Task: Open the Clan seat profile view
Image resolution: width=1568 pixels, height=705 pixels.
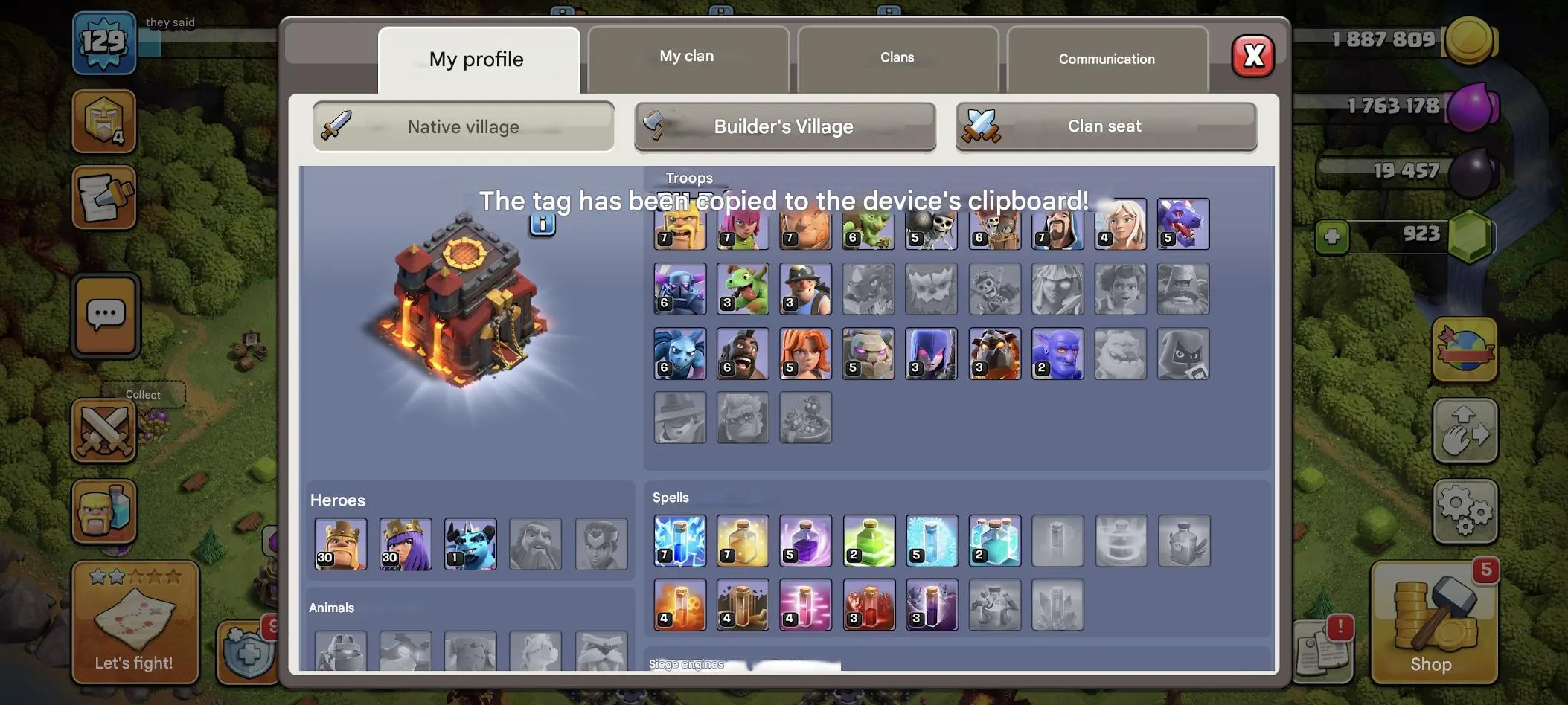Action: point(1104,126)
